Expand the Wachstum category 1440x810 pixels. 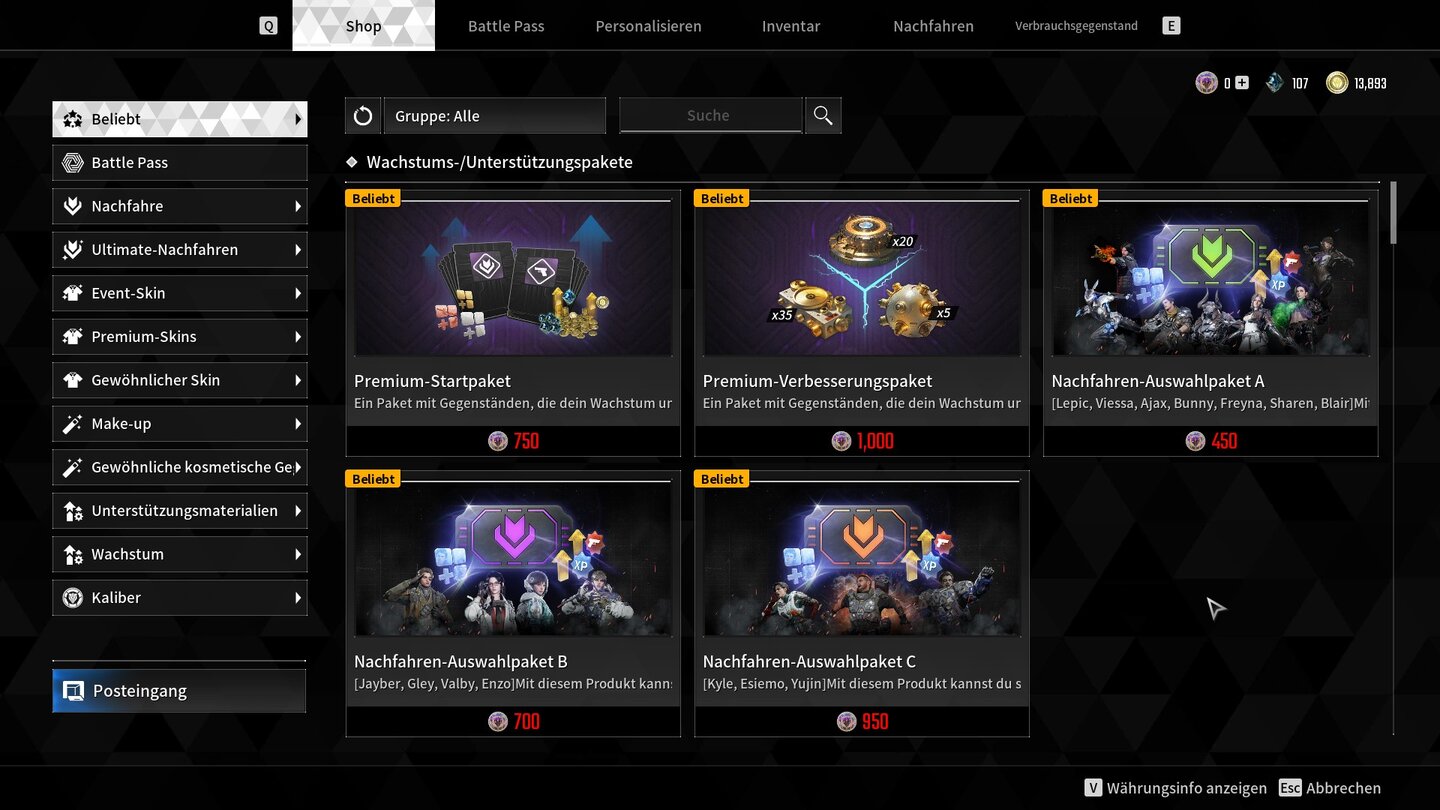(x=180, y=553)
